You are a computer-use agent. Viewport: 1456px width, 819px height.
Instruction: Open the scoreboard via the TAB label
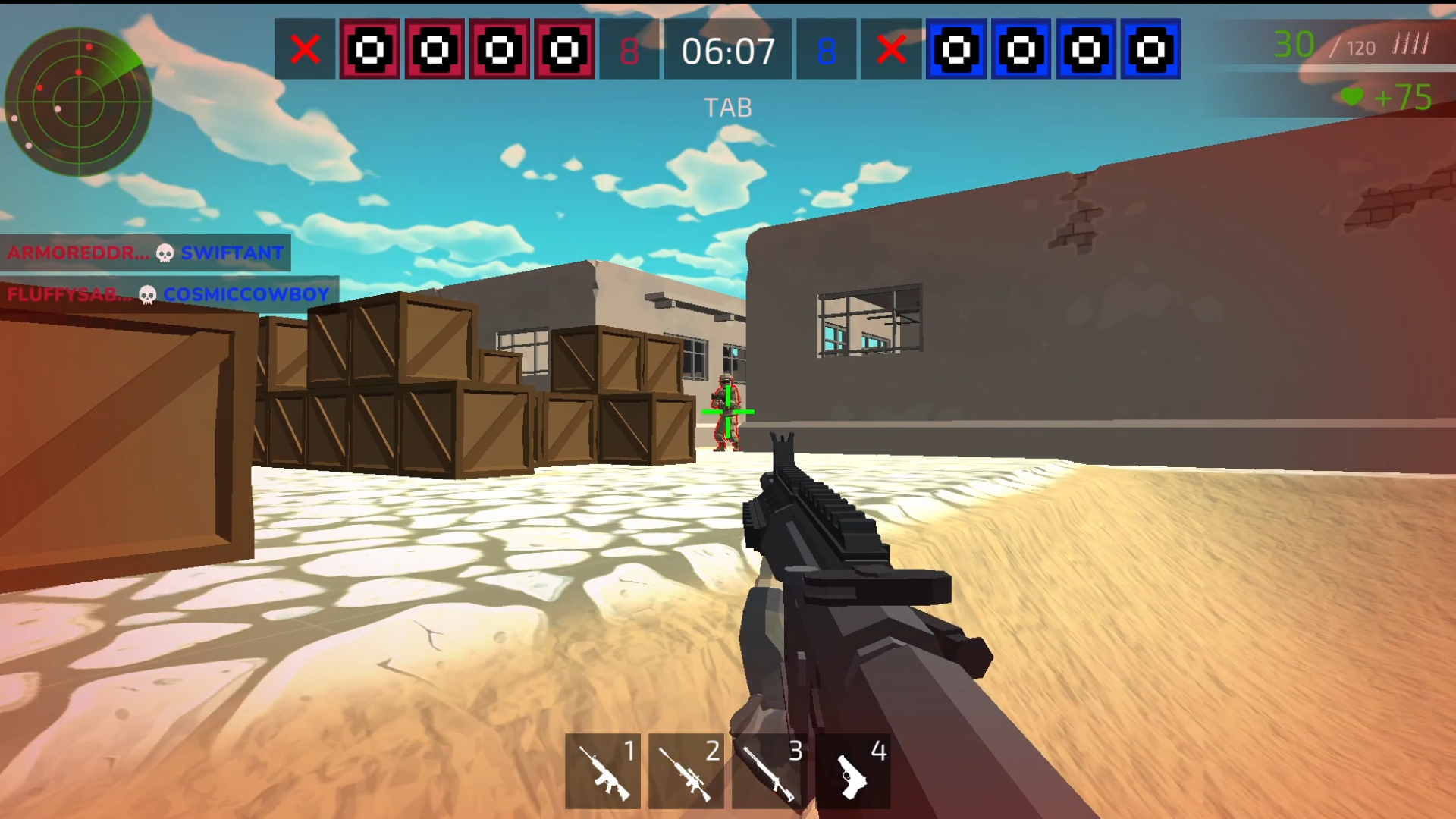click(x=728, y=106)
